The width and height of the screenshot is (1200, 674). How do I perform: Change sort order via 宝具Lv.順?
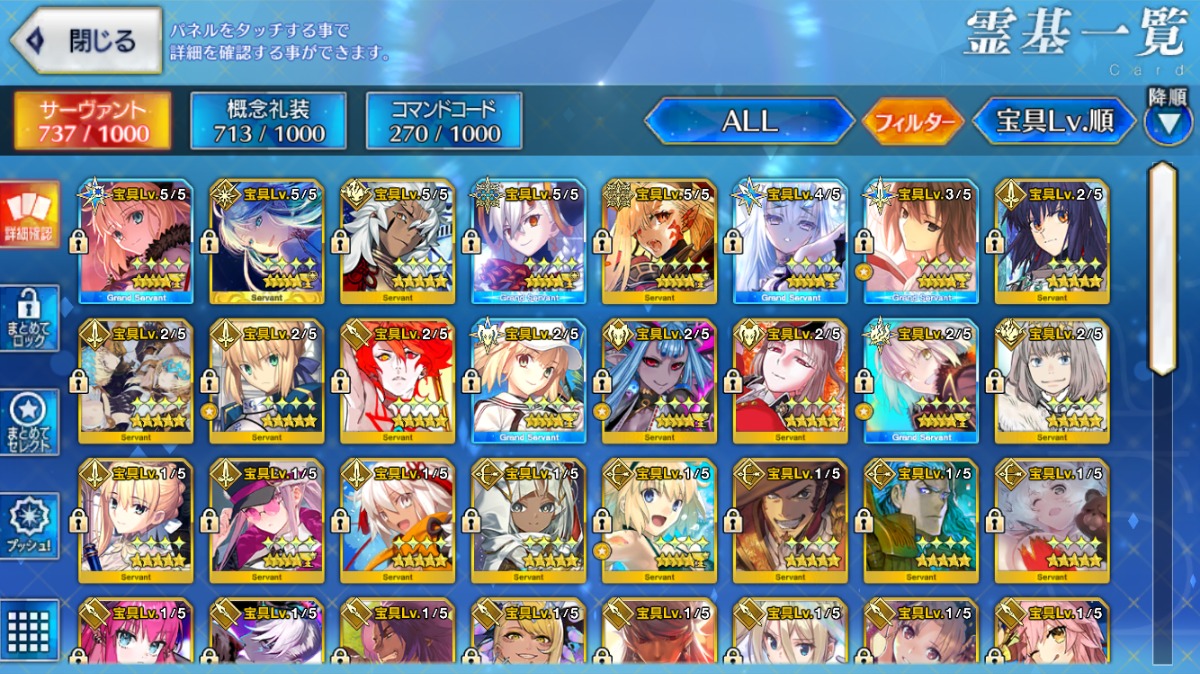[x=1054, y=122]
